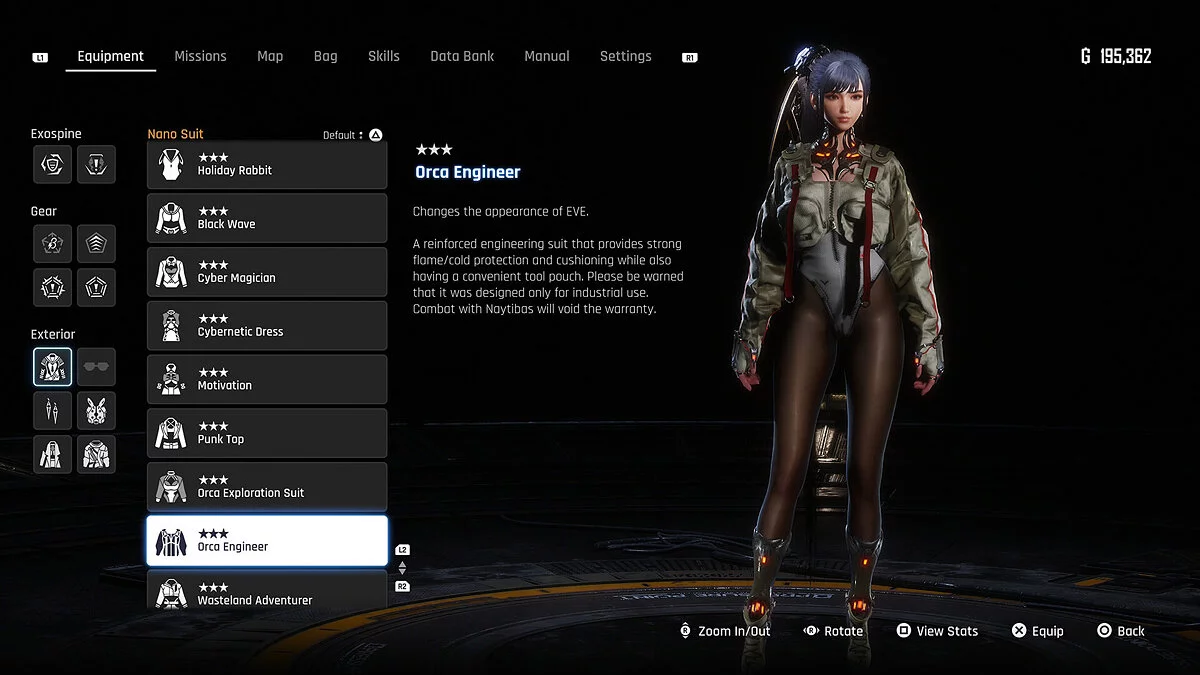Open the Map tab
The width and height of the screenshot is (1200, 675).
(270, 56)
